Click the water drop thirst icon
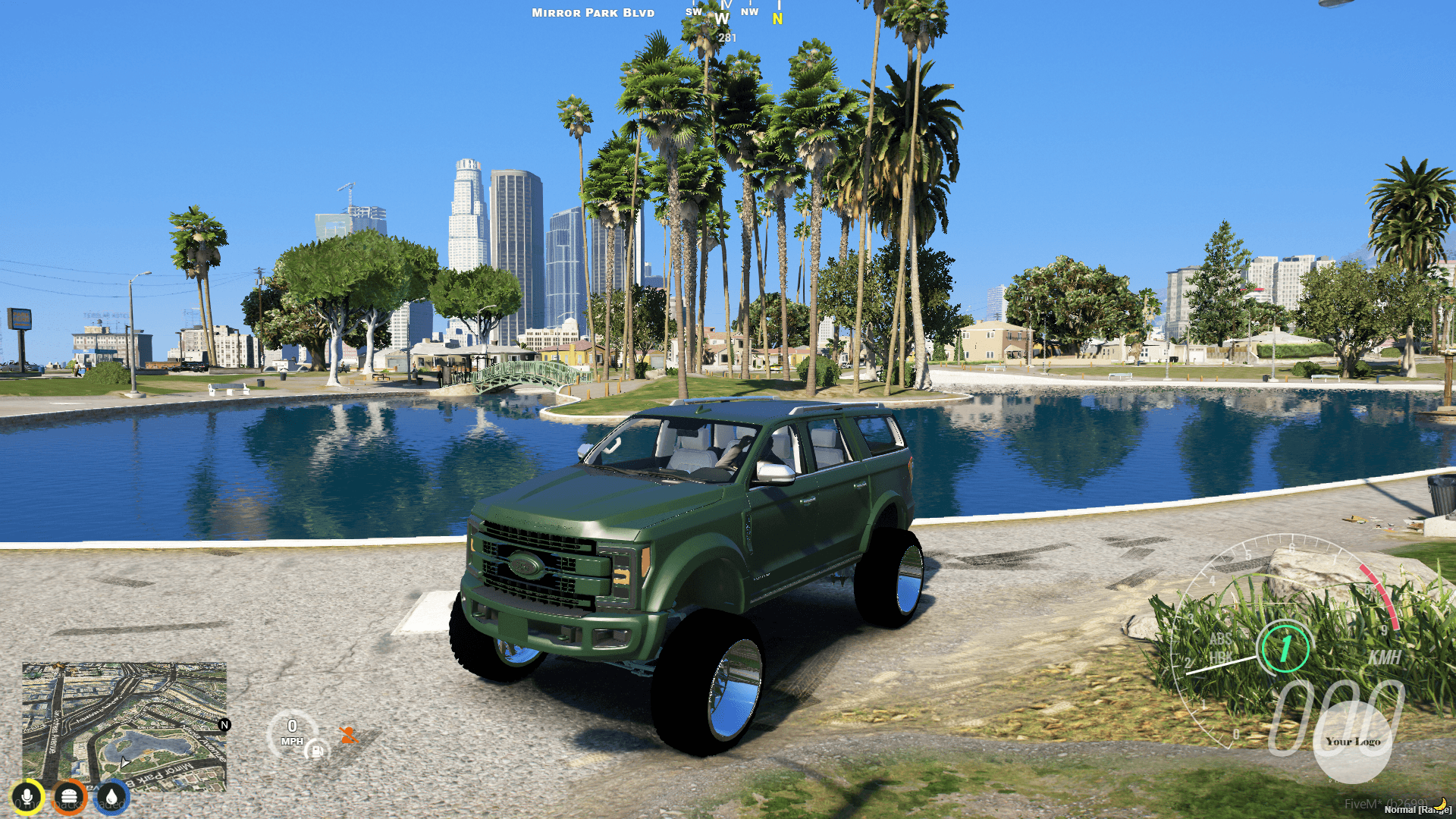This screenshot has width=1456, height=819. [x=110, y=795]
